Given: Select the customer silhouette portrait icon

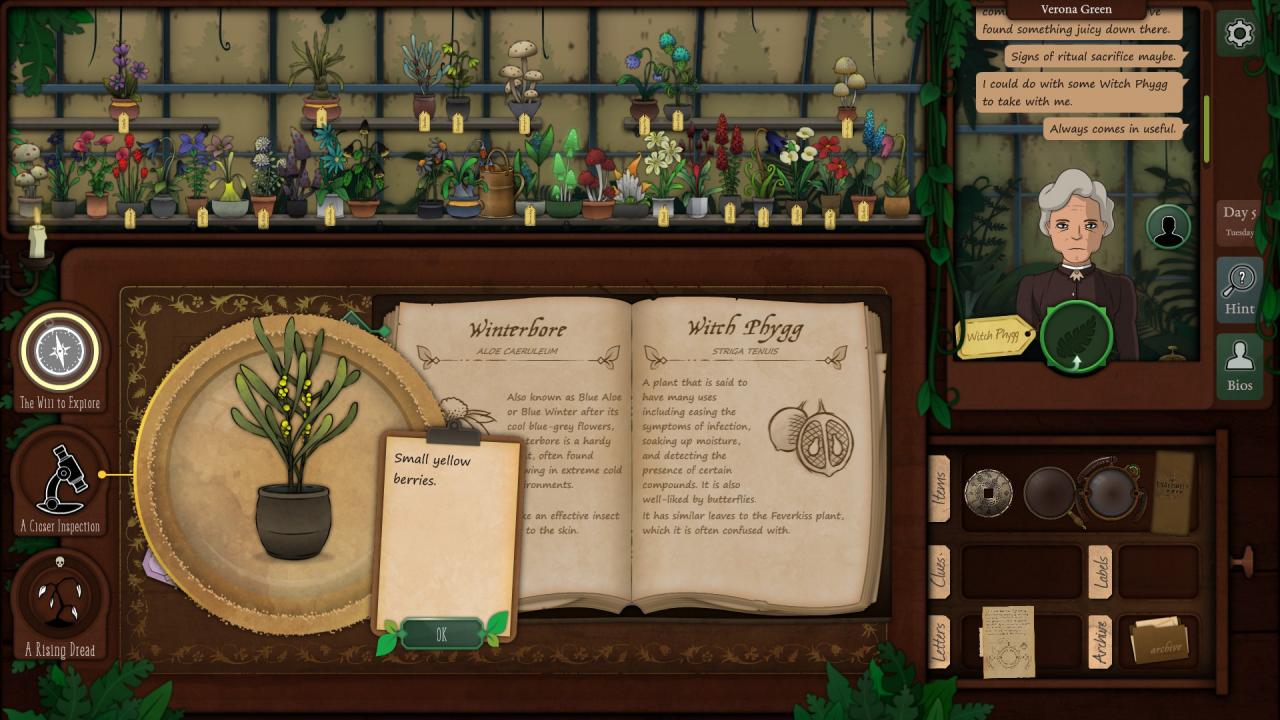Looking at the screenshot, I should [1167, 227].
